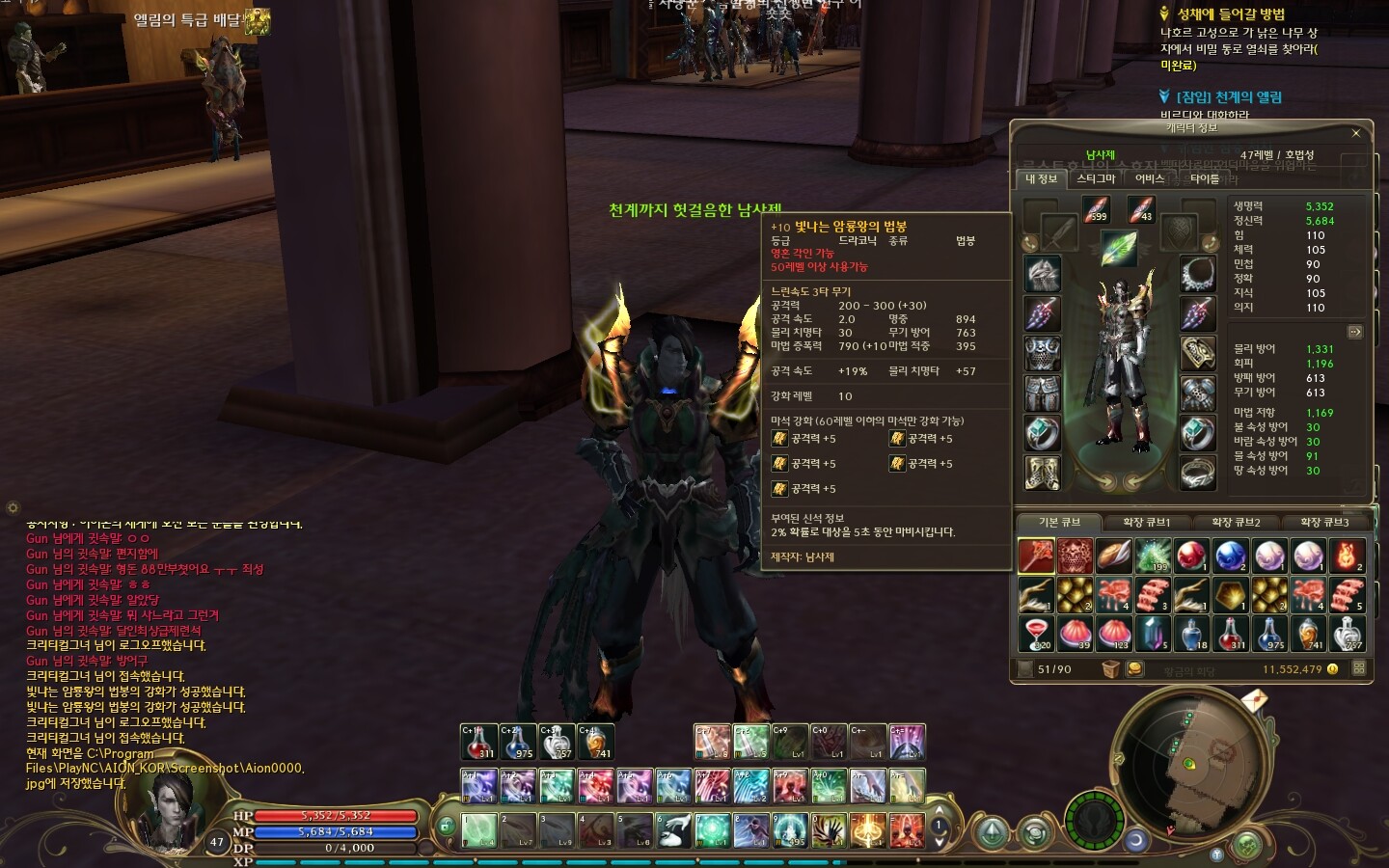1389x868 pixels.
Task: Show the 확장 큐브1 inventory tab
Action: (x=1146, y=523)
